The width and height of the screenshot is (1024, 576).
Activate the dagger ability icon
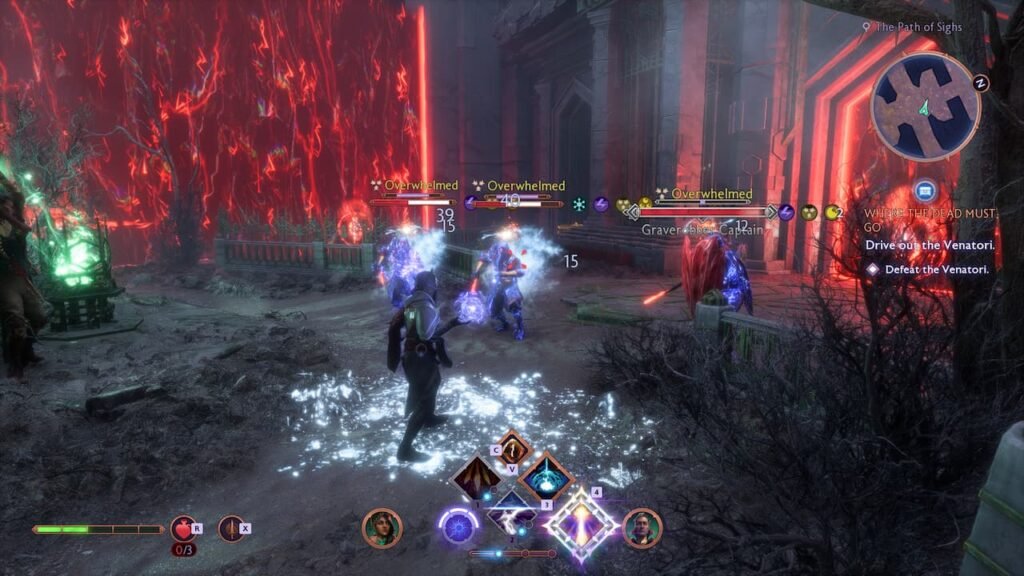(x=232, y=528)
